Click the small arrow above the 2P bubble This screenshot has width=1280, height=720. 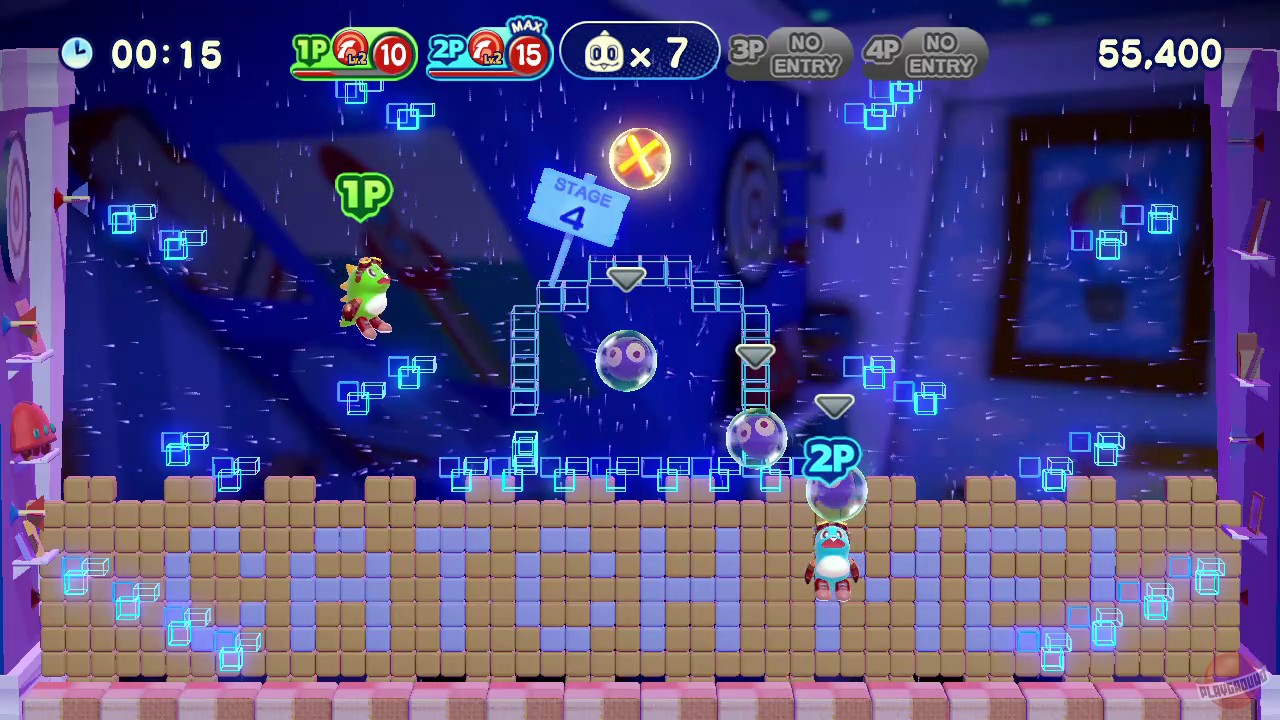click(835, 405)
